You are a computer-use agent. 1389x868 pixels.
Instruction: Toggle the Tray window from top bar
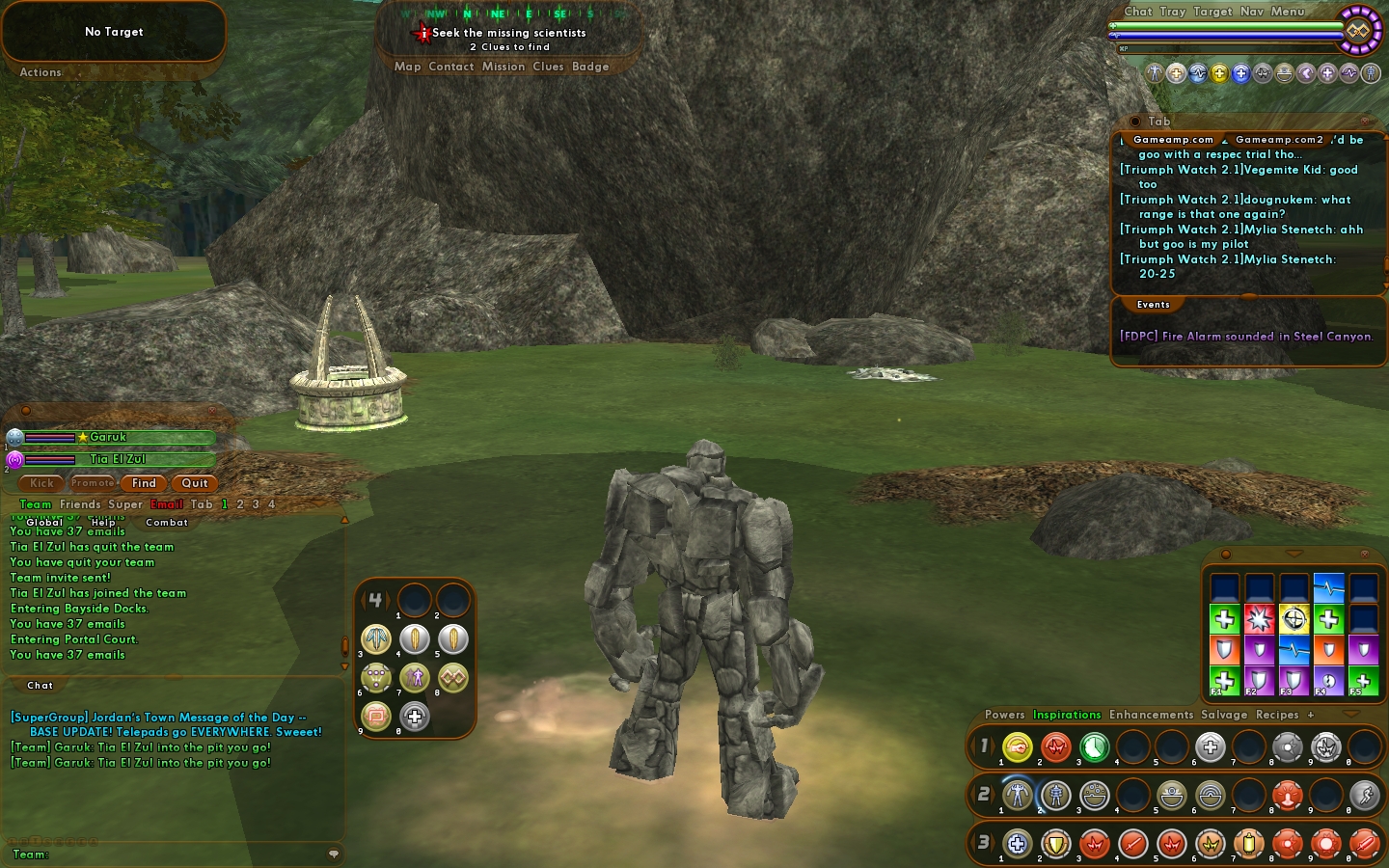point(1172,12)
